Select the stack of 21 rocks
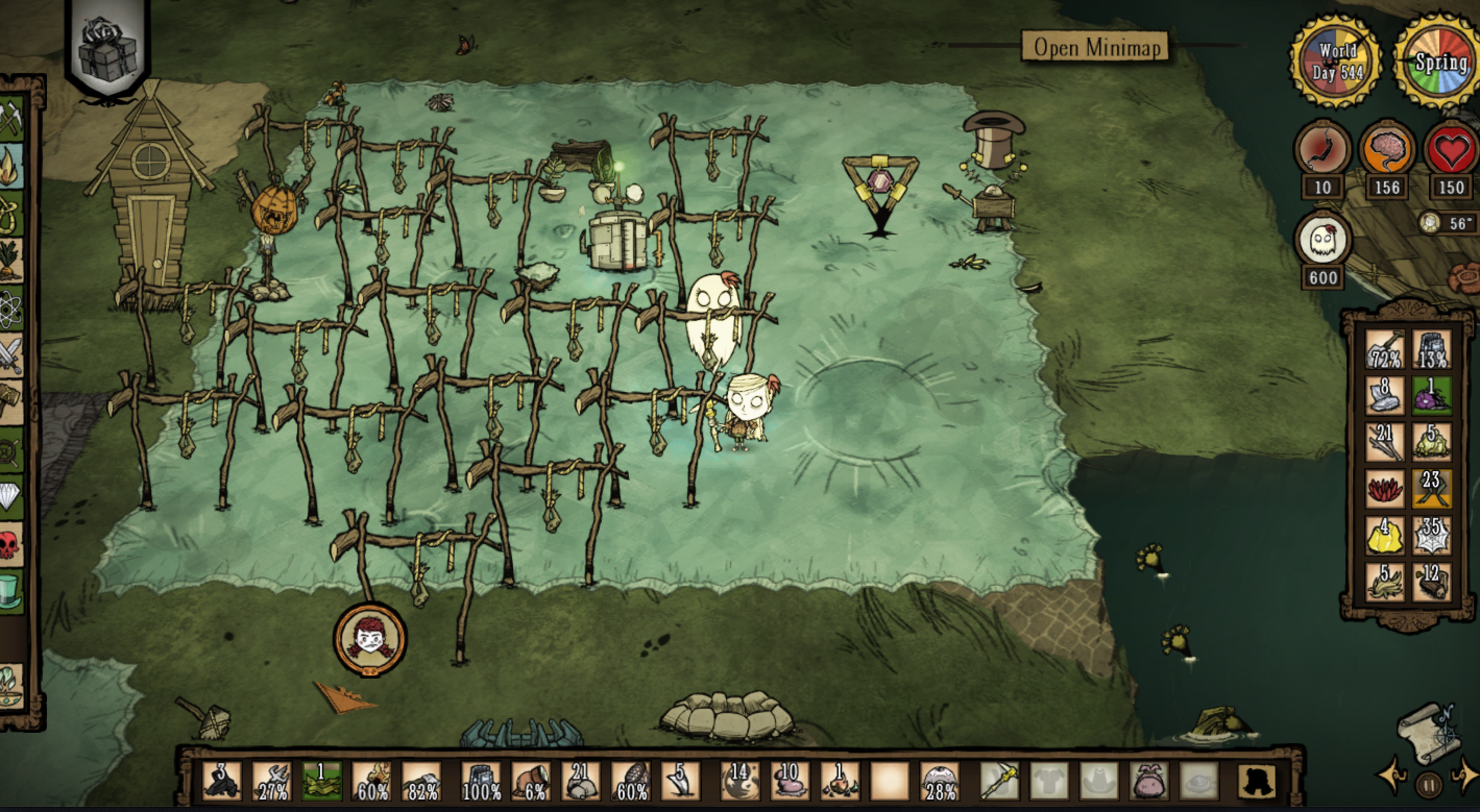The height and width of the screenshot is (812, 1480). (x=580, y=782)
